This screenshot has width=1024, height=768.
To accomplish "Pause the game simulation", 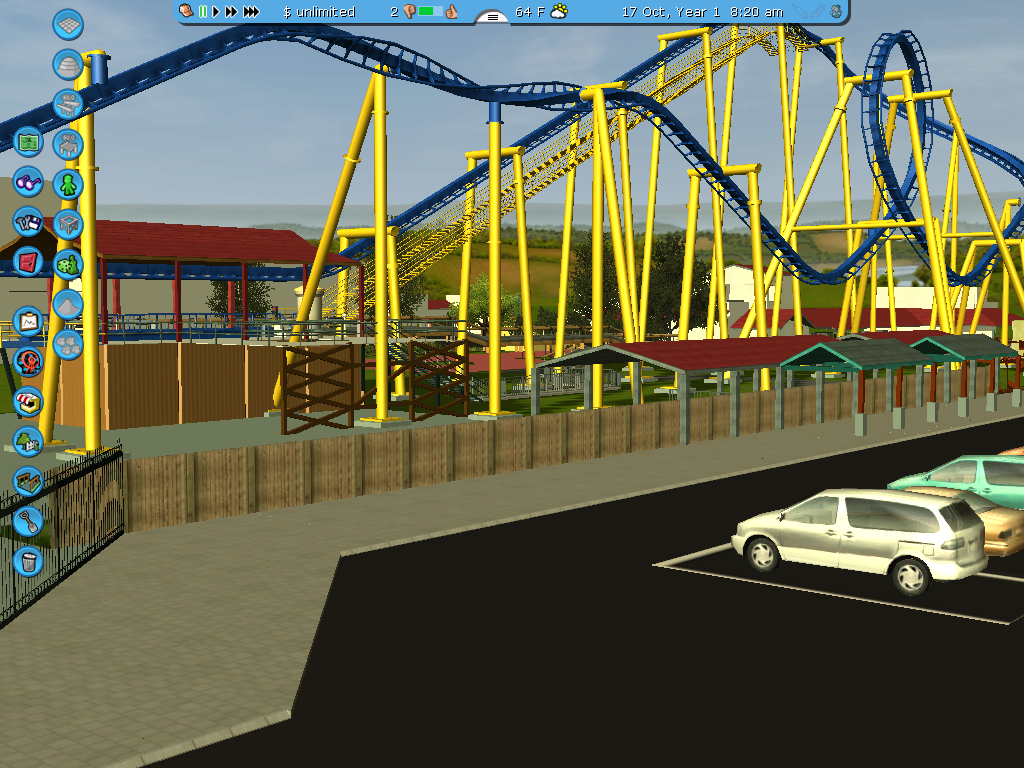I will click(x=202, y=12).
